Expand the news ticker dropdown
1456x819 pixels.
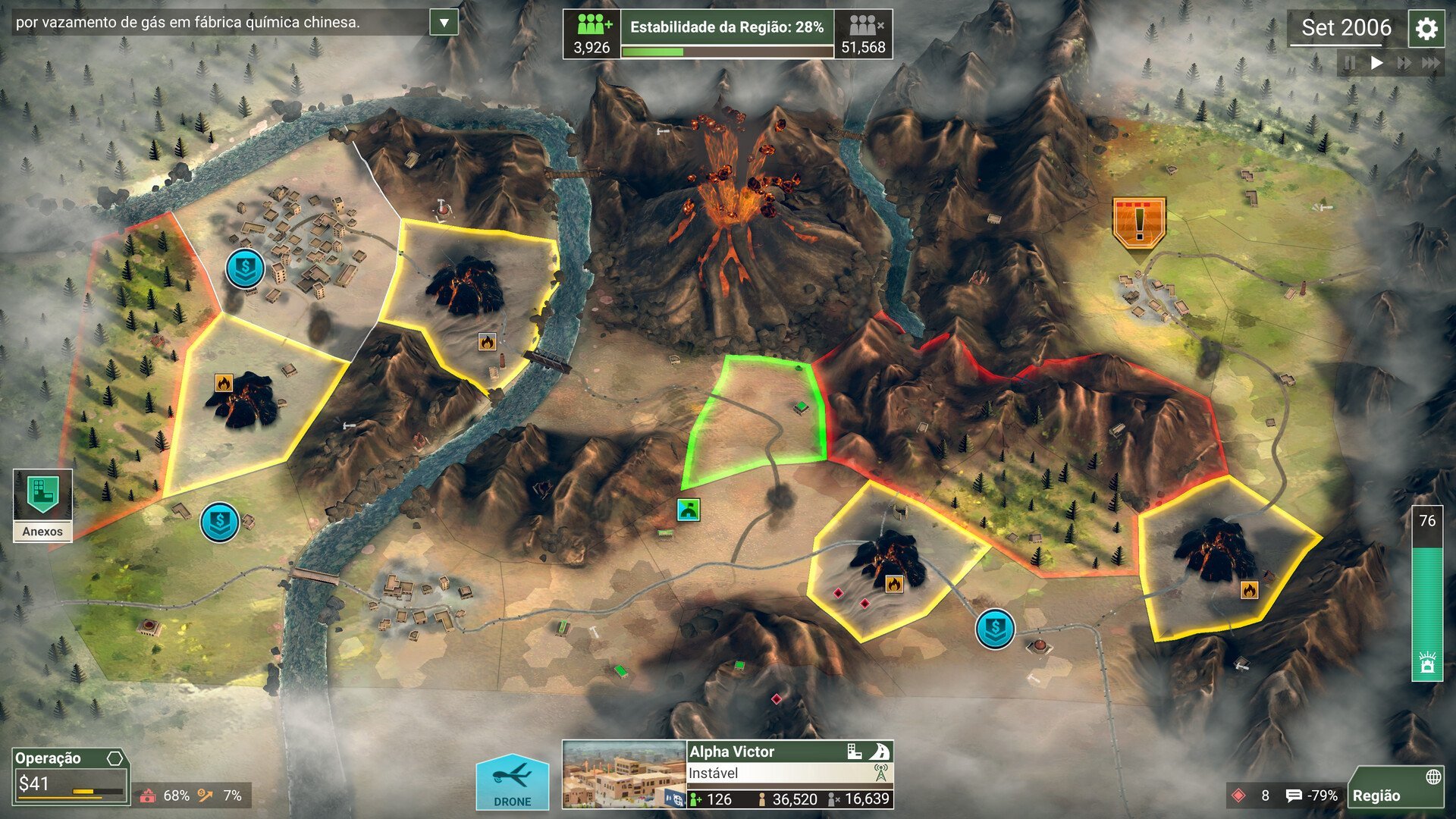pos(442,21)
